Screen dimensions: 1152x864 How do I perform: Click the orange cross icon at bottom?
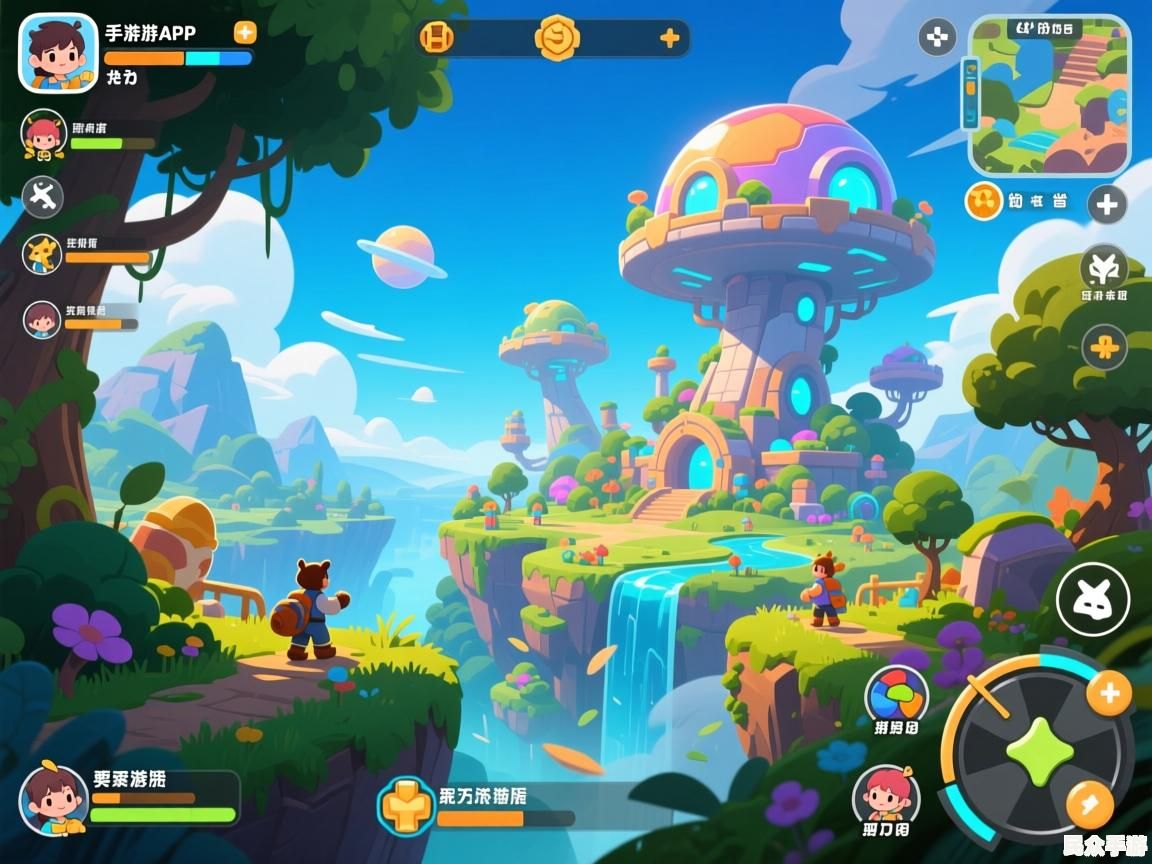(x=406, y=806)
